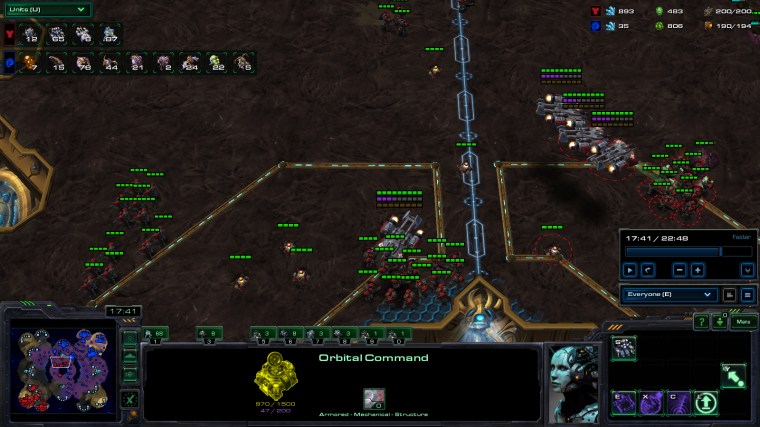760x427 pixels.
Task: Click the red Terran player faction icon
Action: (x=10, y=36)
